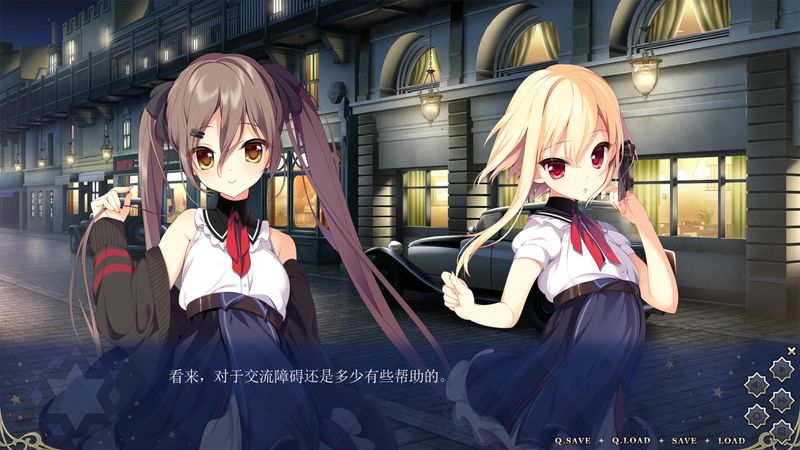Activate the fast-forward skip icon
800x450 pixels.
pos(781,400)
